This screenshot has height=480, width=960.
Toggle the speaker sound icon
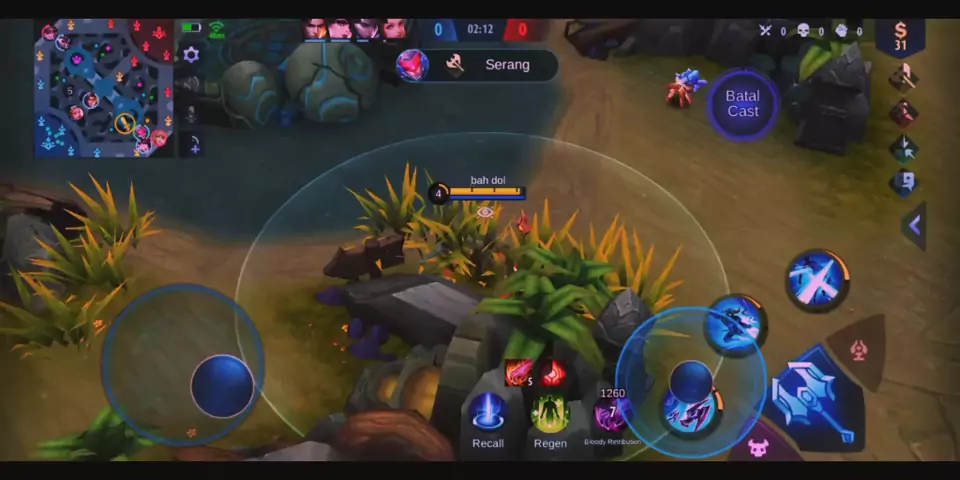(x=191, y=85)
